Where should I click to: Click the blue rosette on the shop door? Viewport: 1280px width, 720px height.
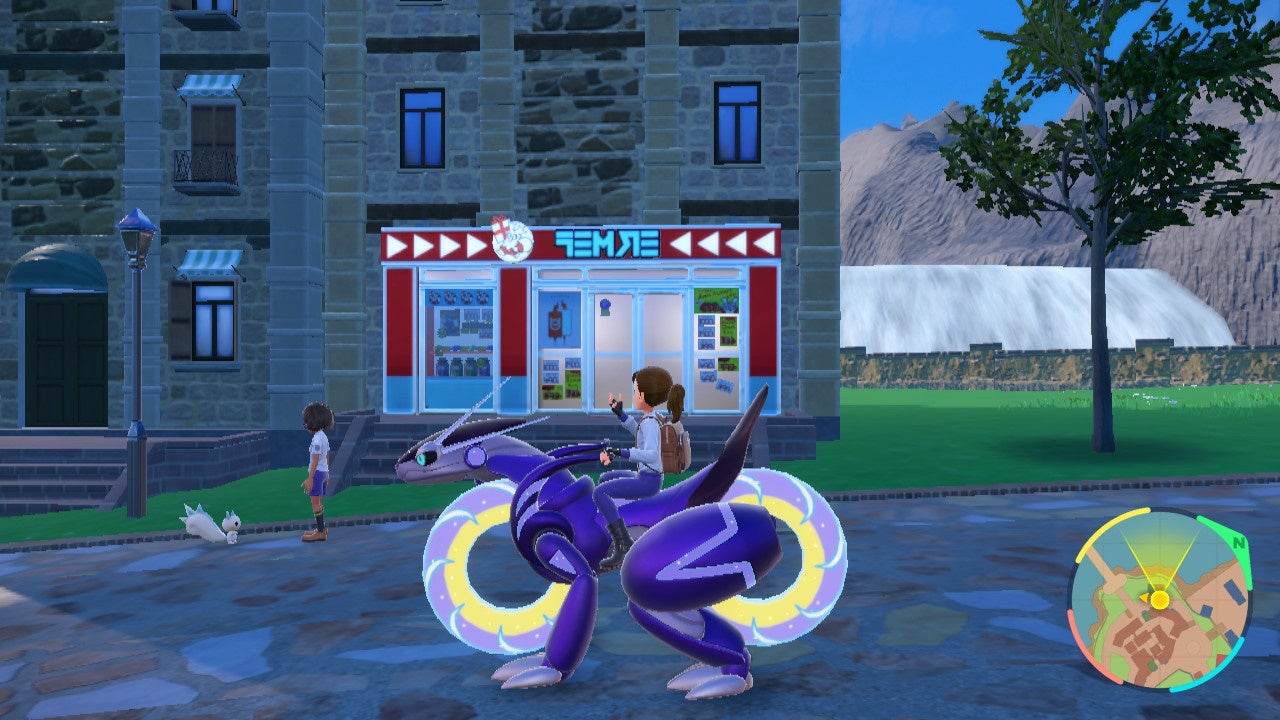605,304
